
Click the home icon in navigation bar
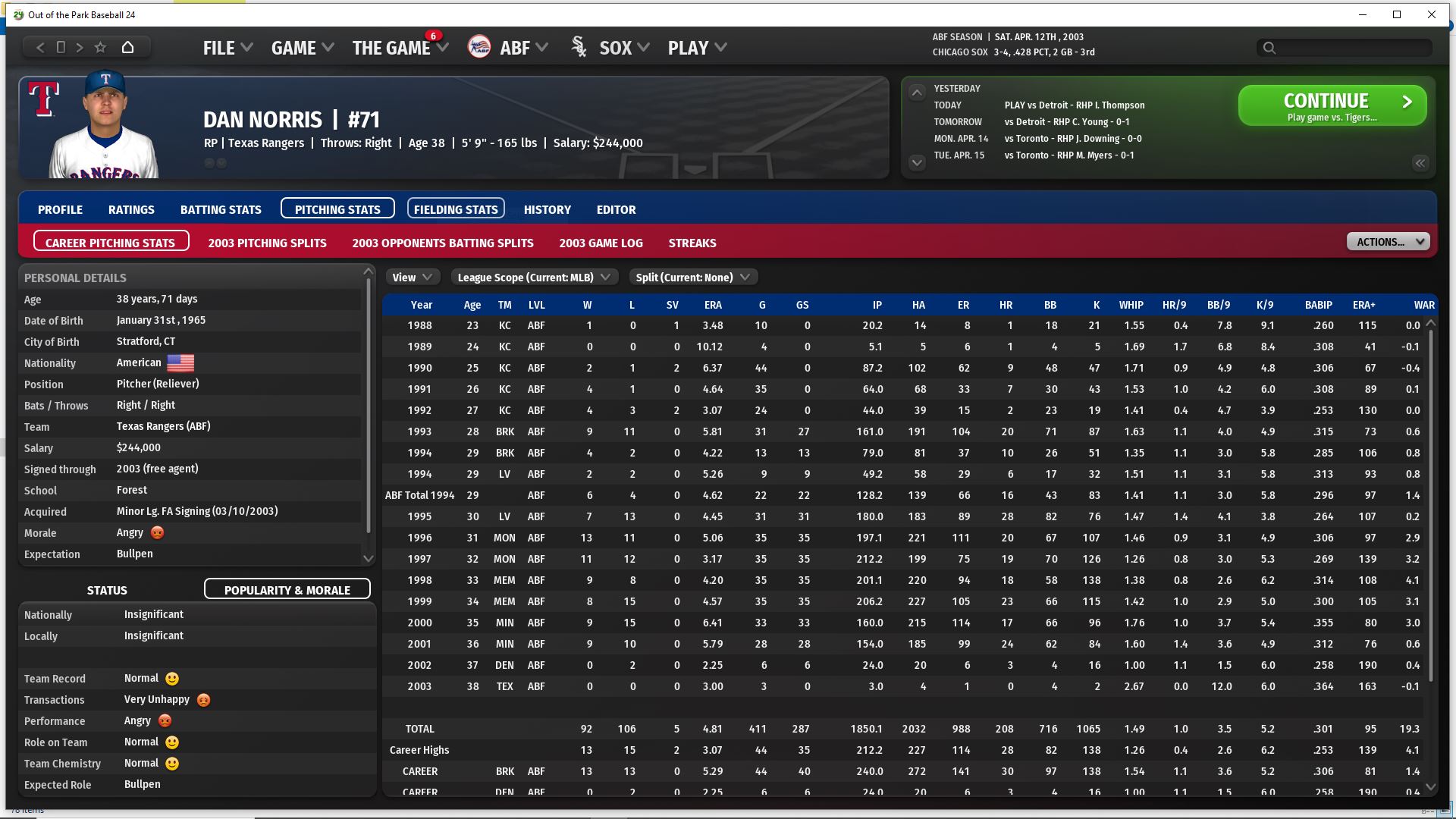tap(128, 48)
